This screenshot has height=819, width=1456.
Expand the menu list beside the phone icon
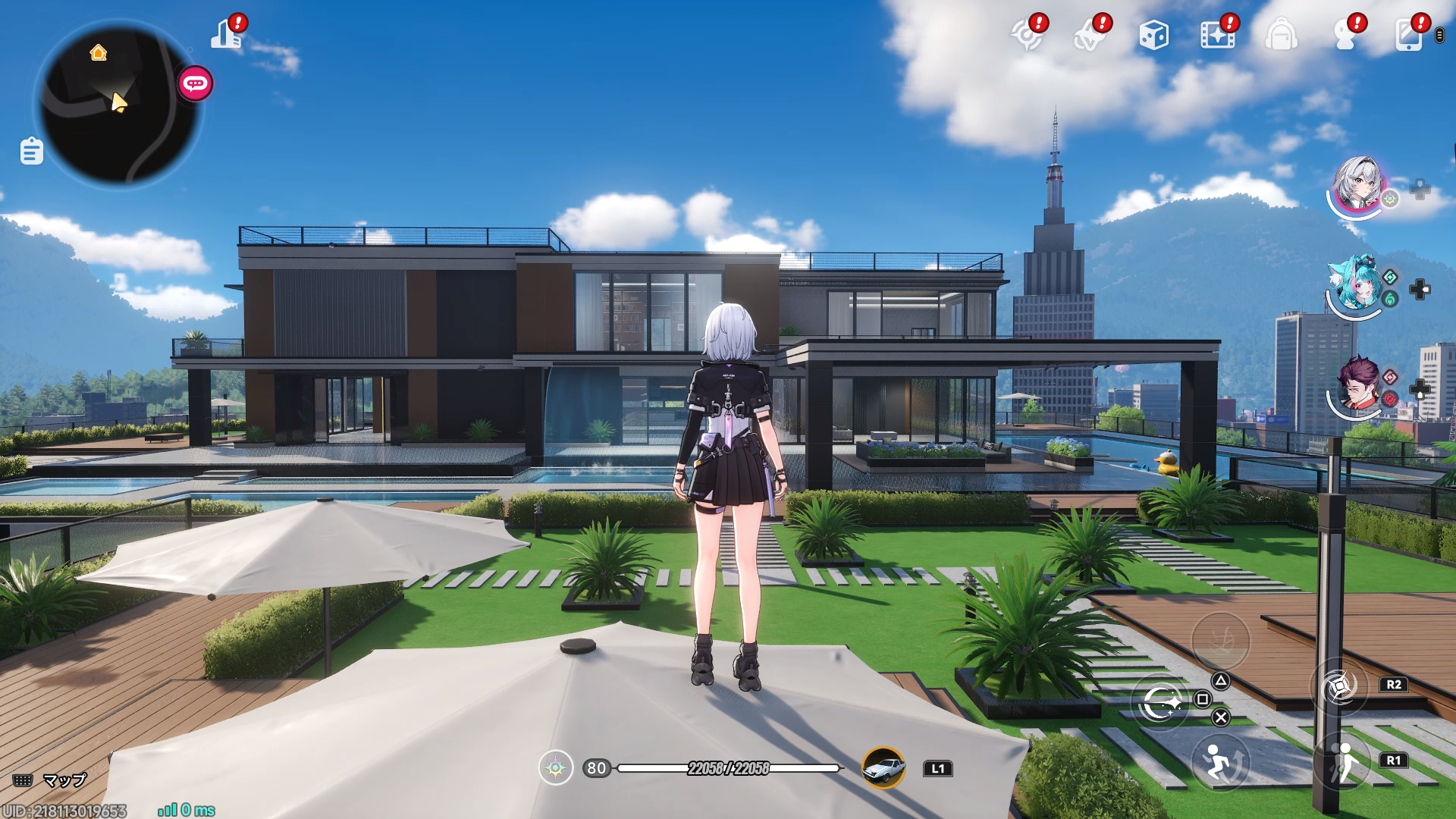[1439, 35]
